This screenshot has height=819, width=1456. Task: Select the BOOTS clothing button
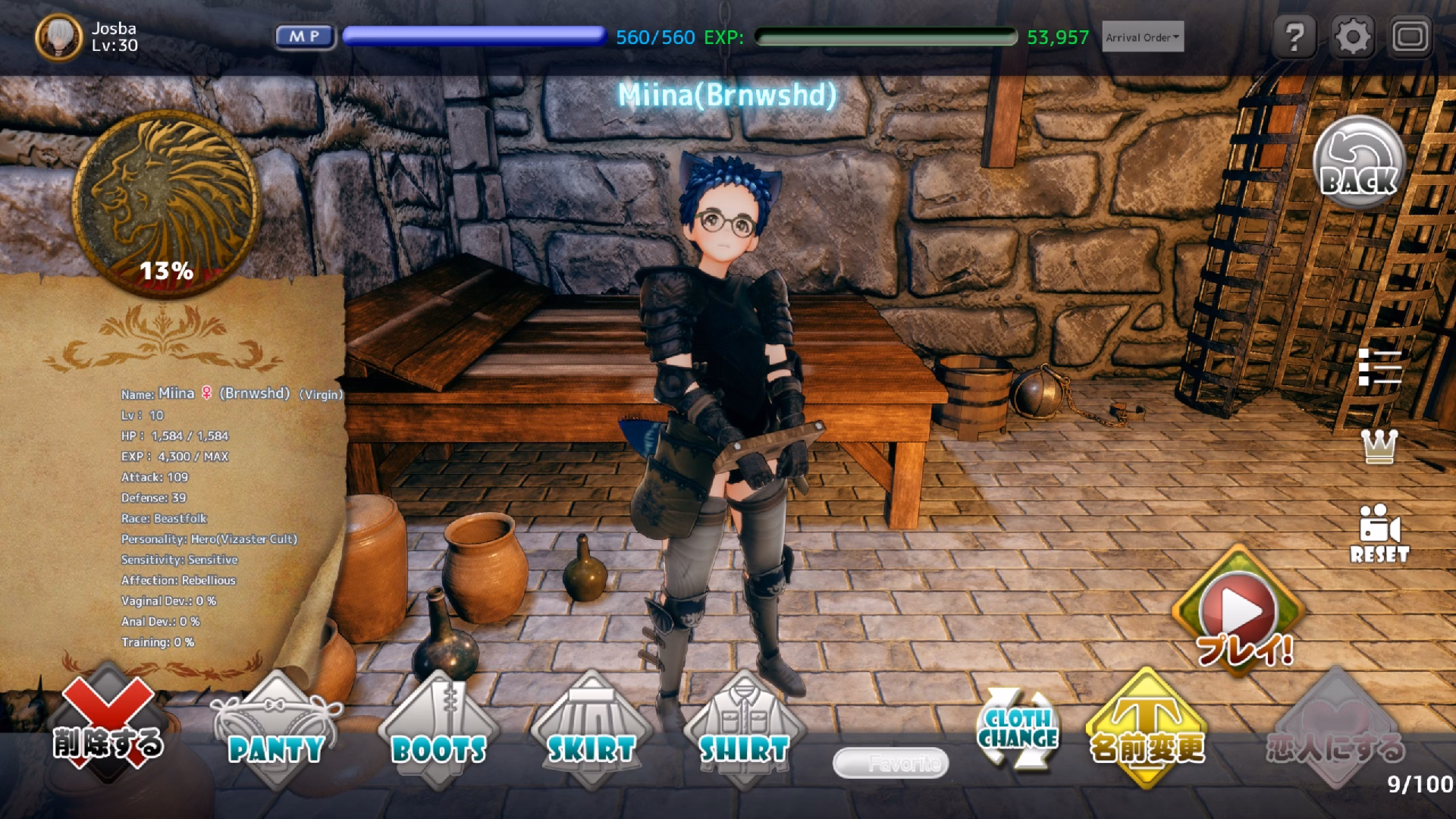pyautogui.click(x=438, y=731)
